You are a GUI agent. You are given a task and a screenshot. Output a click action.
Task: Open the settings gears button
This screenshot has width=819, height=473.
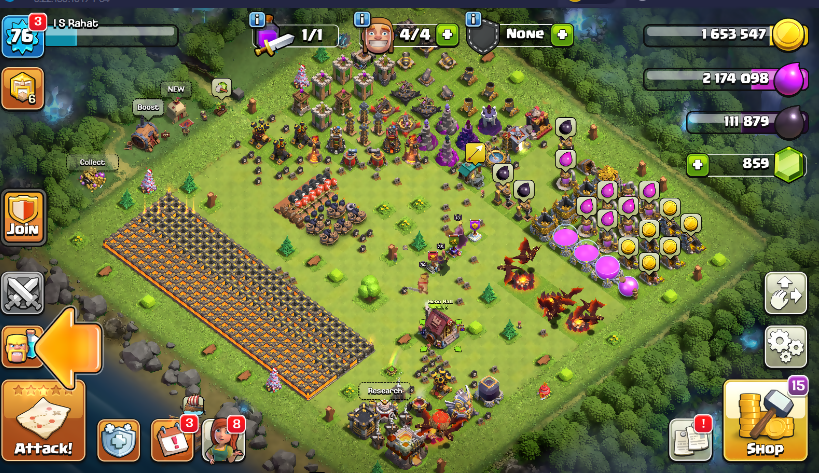[x=785, y=346]
